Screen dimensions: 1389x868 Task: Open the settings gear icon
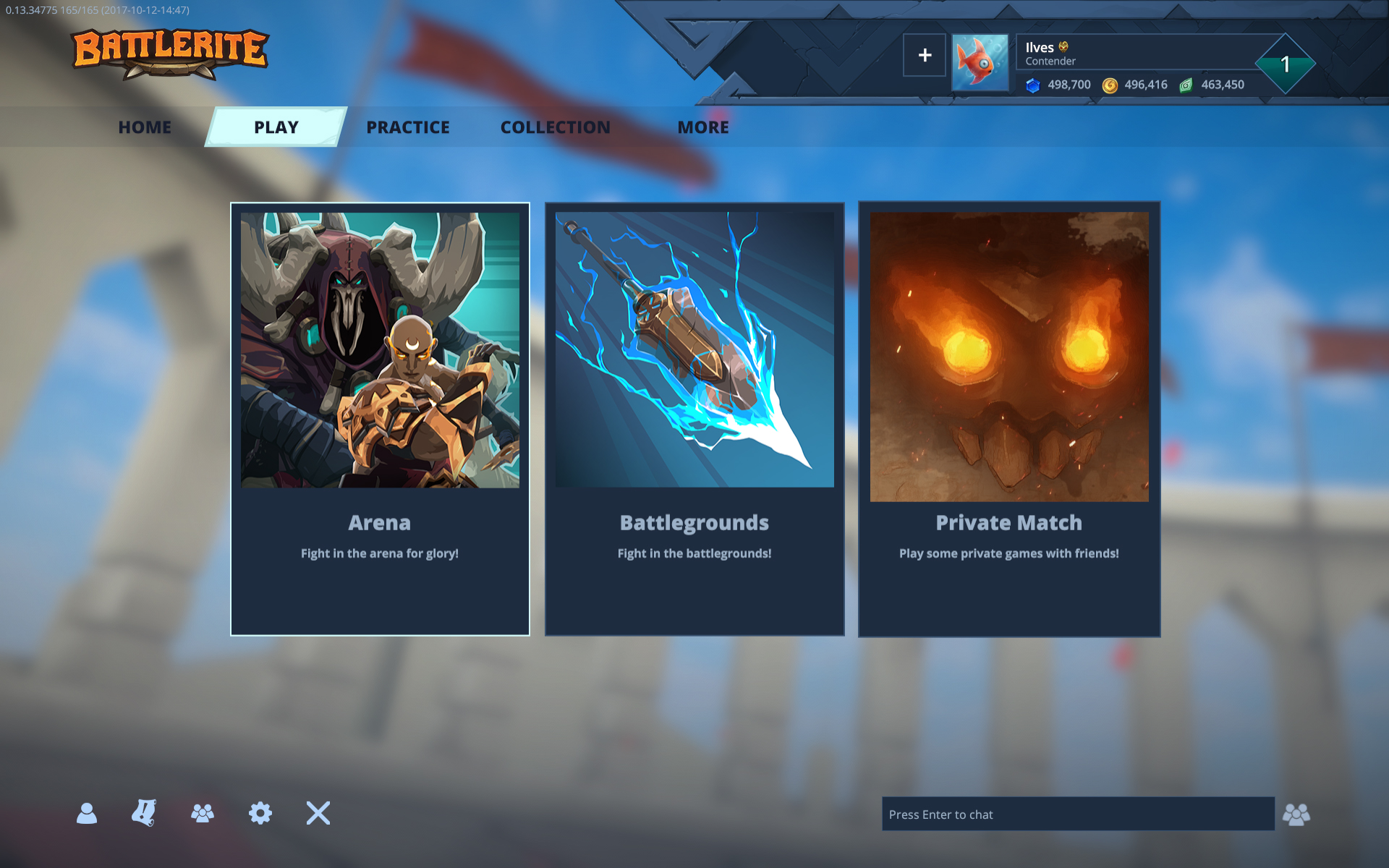260,814
